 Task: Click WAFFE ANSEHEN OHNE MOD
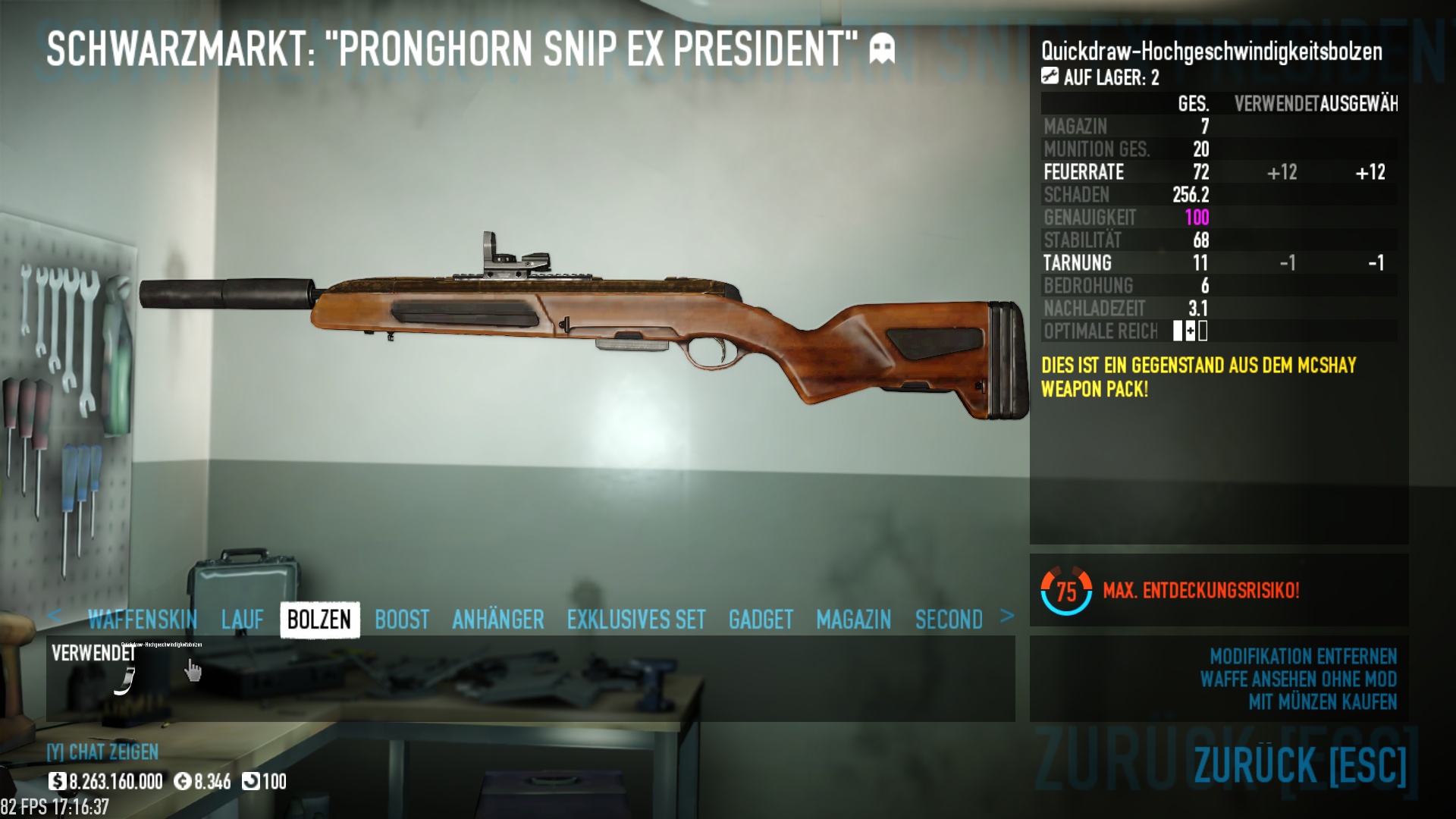pos(1298,679)
